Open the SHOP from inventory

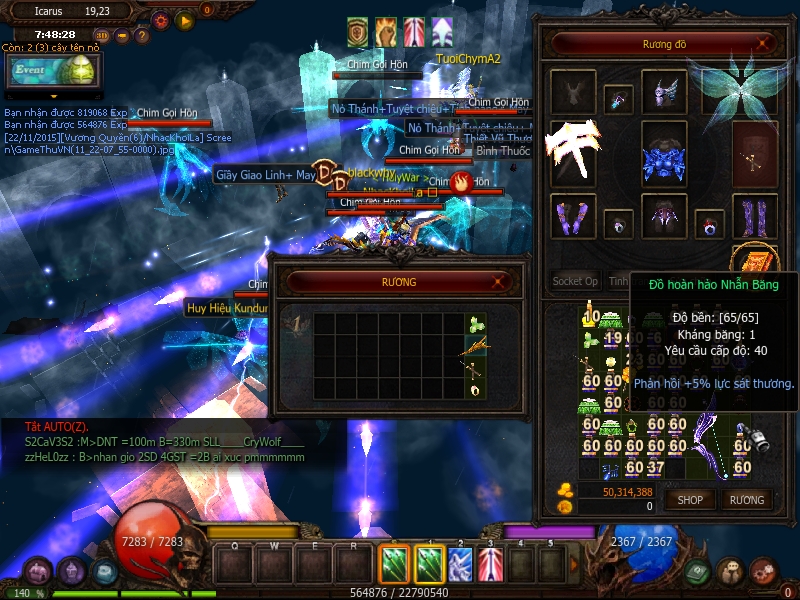pyautogui.click(x=690, y=499)
